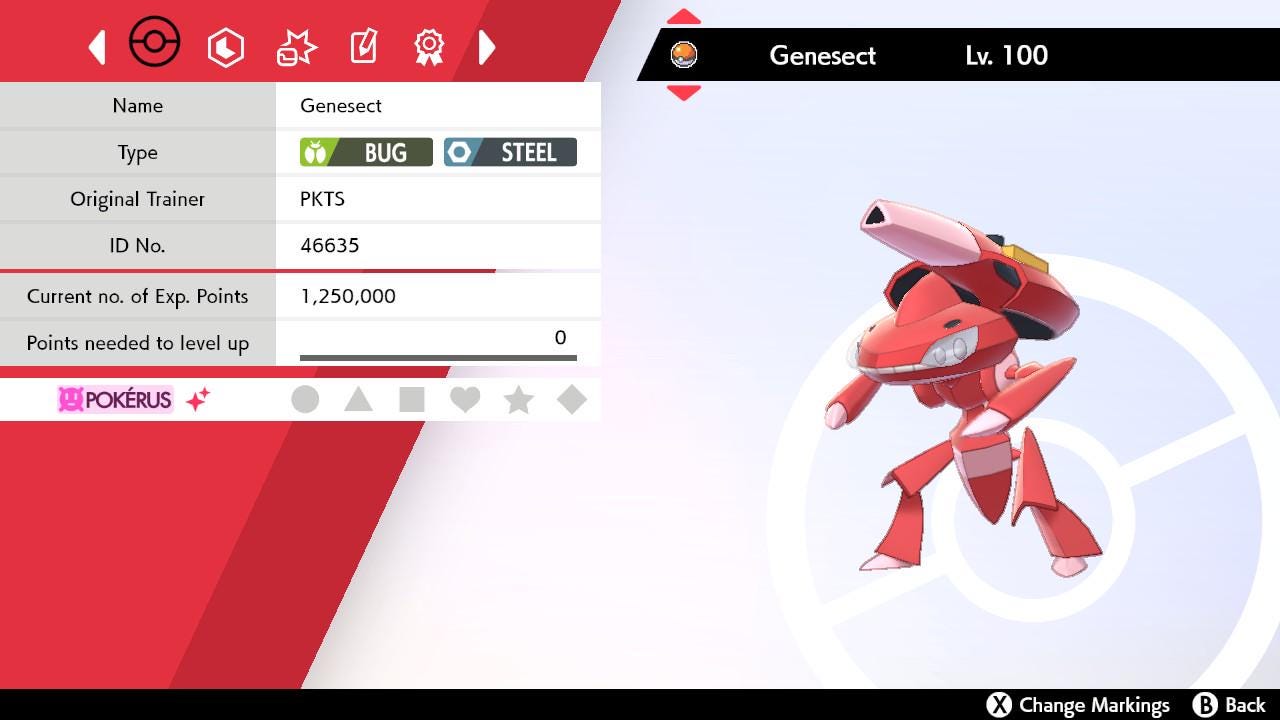Viewport: 1280px width, 720px height.
Task: Toggle the square marking
Action: [x=411, y=400]
